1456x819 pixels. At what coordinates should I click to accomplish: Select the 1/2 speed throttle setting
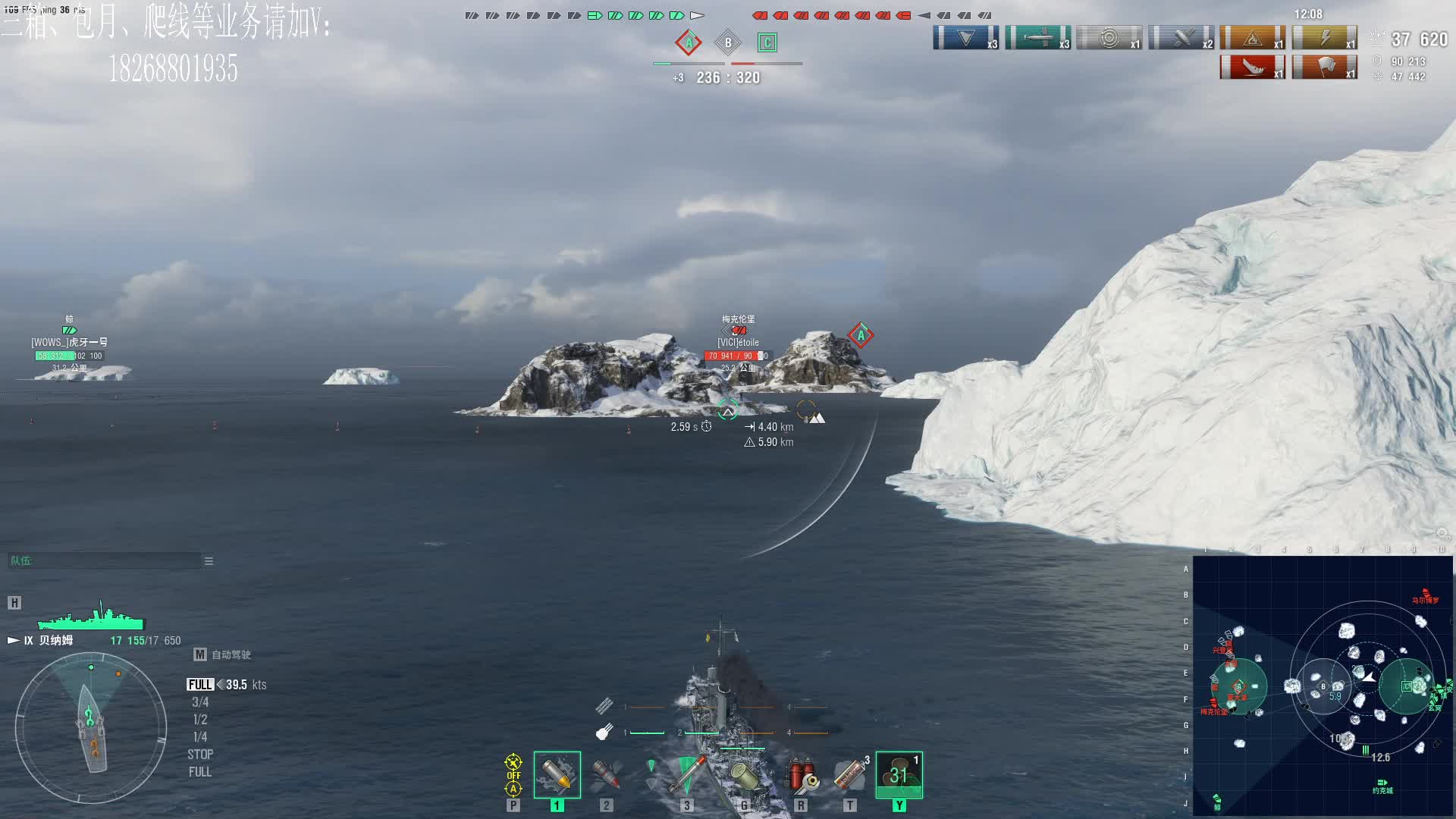click(200, 720)
